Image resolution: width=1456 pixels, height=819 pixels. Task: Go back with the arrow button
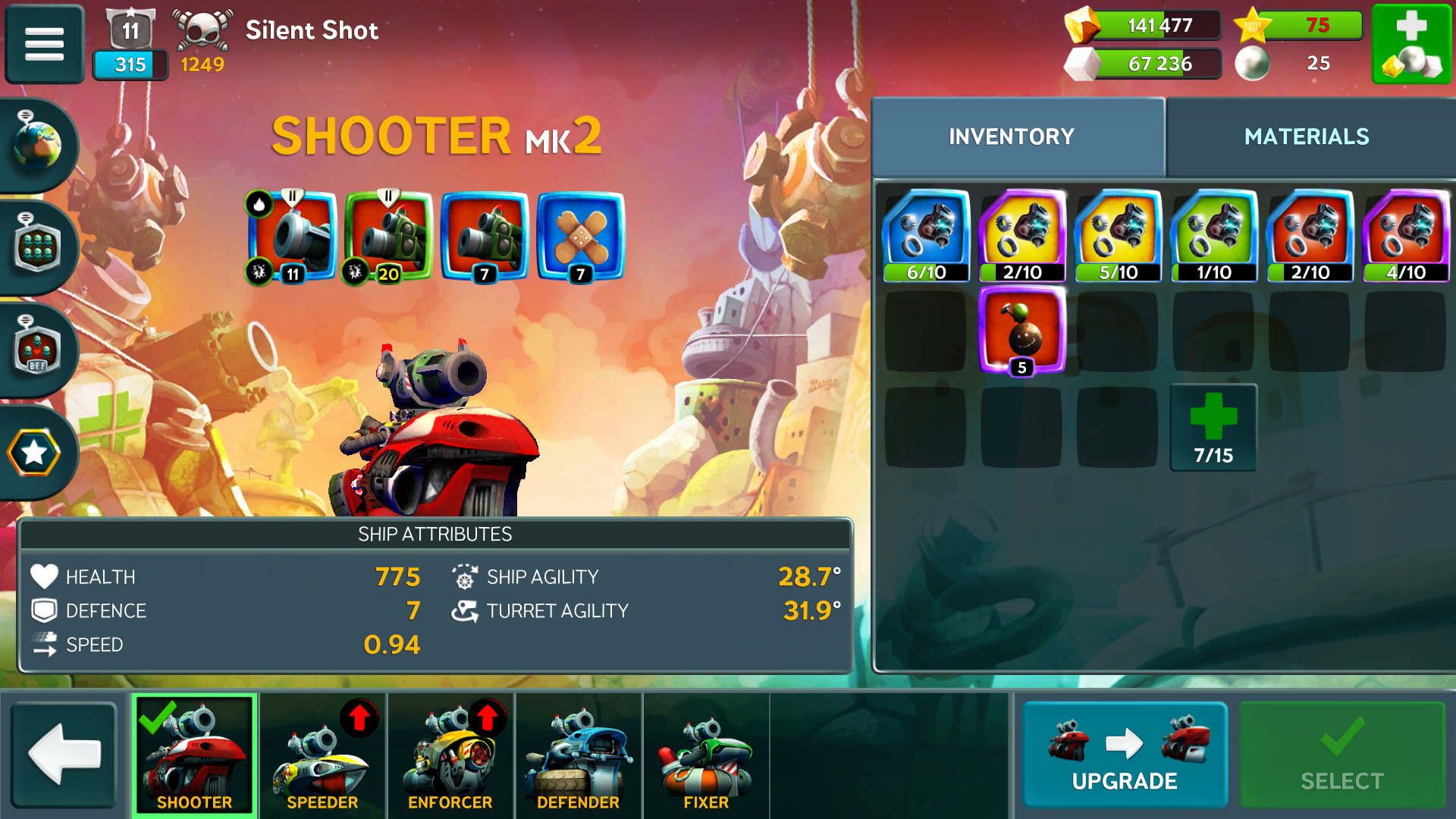point(64,755)
